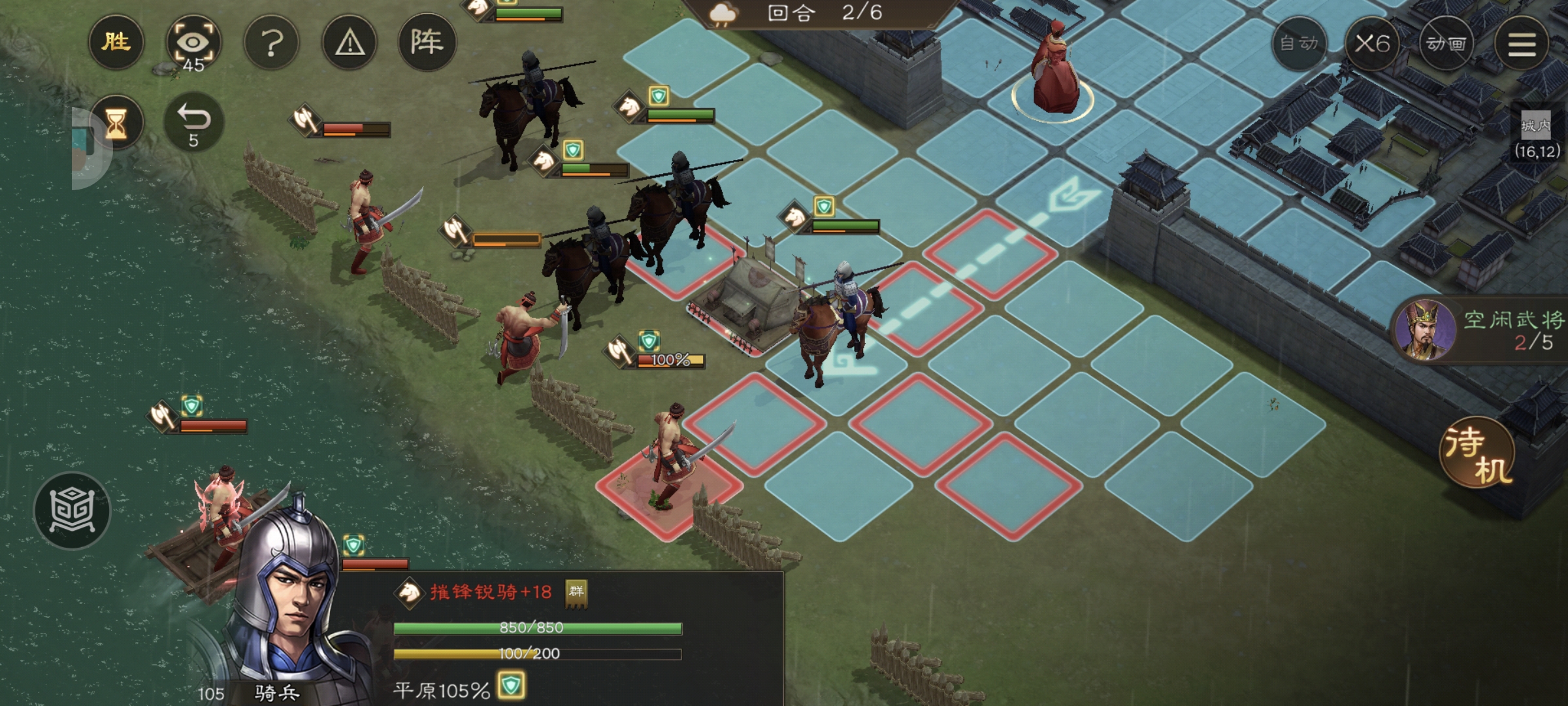Image resolution: width=1568 pixels, height=706 pixels.
Task: Open the 阵 formation button
Action: (x=427, y=42)
